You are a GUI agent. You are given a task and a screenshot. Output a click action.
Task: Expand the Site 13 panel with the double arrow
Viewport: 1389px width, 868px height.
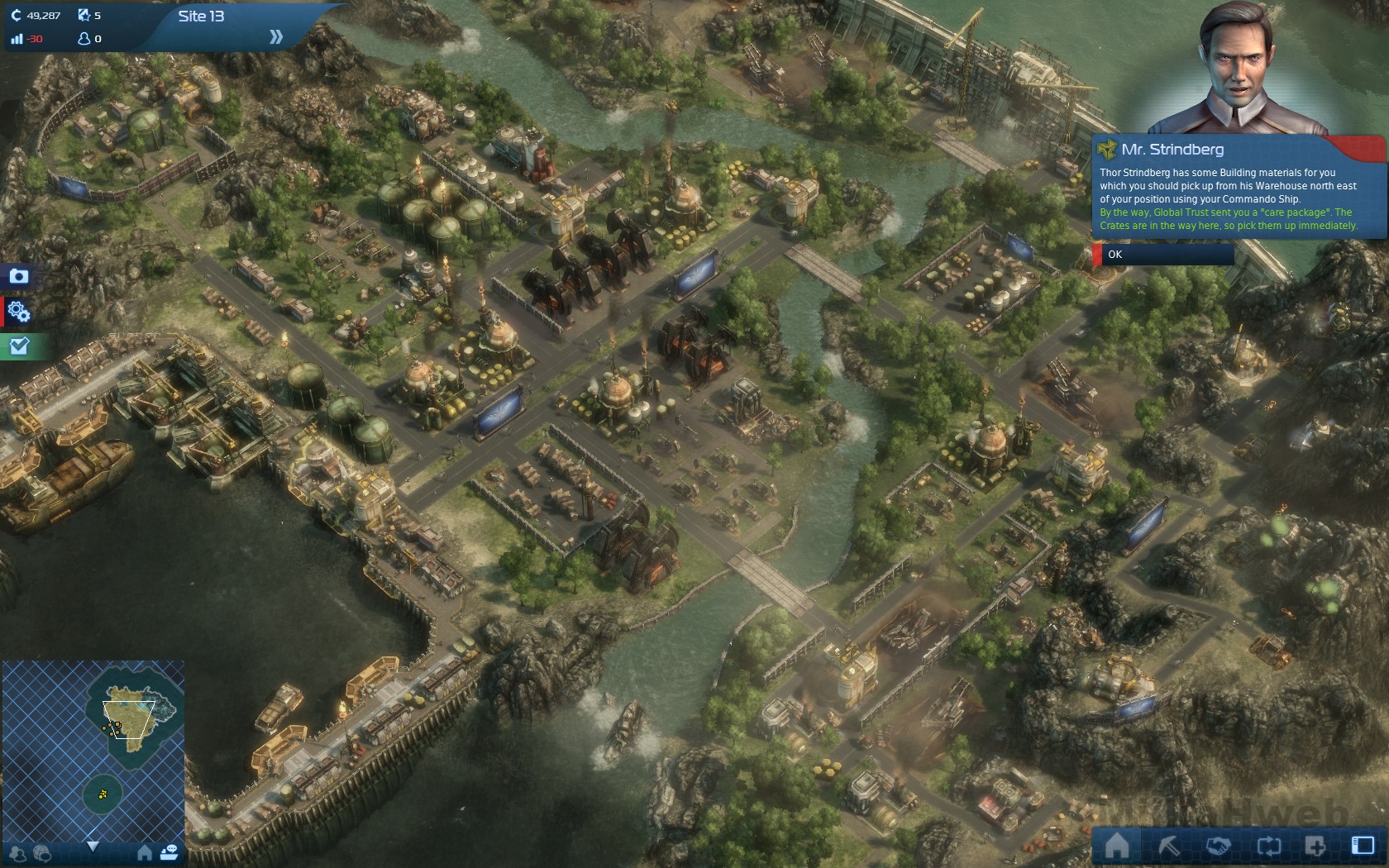(x=276, y=36)
